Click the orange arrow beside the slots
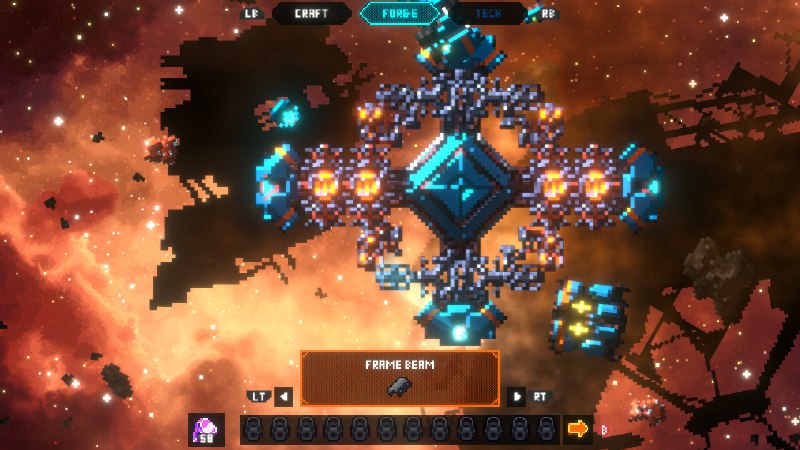 [x=577, y=429]
